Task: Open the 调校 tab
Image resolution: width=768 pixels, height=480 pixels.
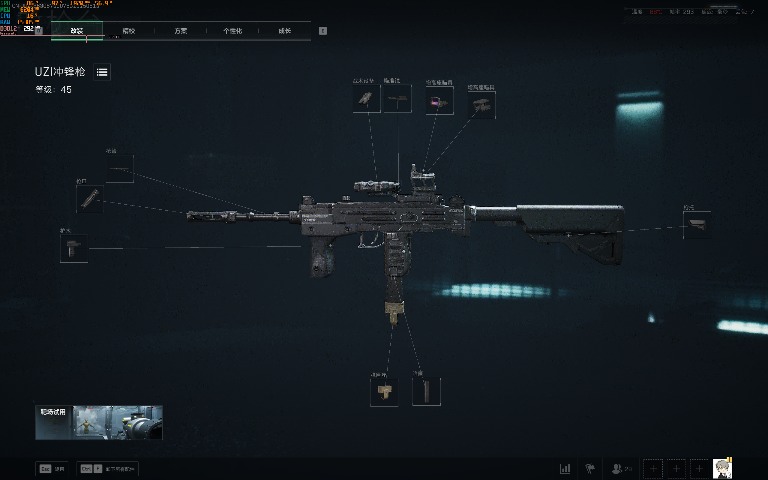Action: (128, 31)
